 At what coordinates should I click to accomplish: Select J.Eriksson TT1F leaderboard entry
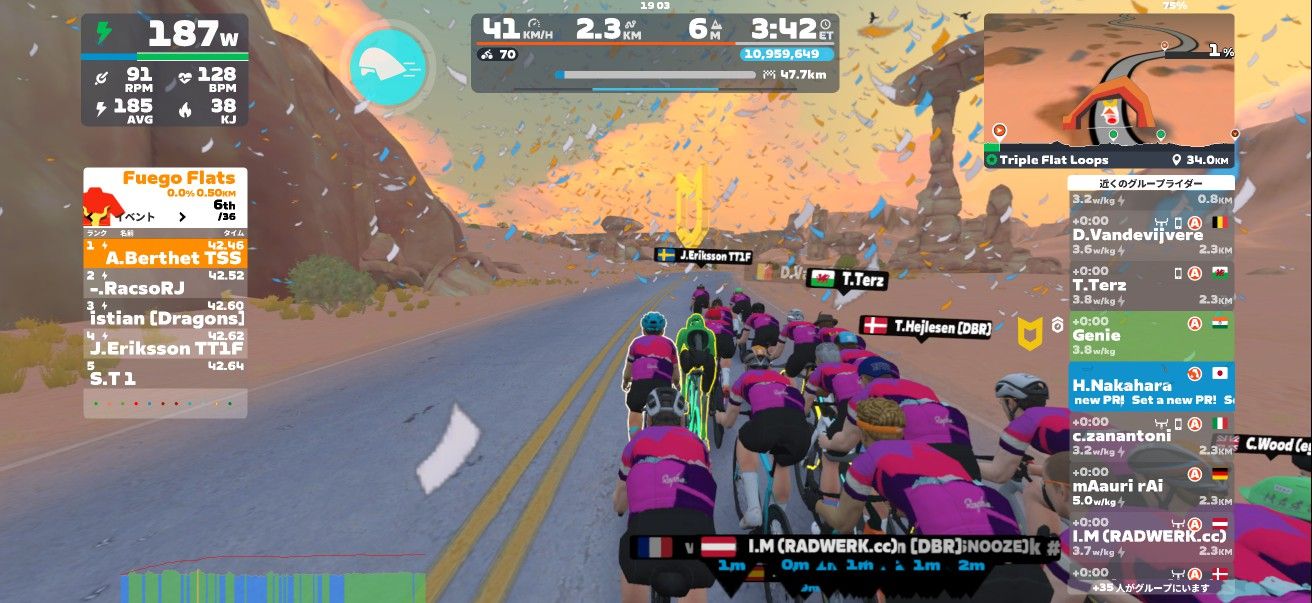click(x=165, y=343)
